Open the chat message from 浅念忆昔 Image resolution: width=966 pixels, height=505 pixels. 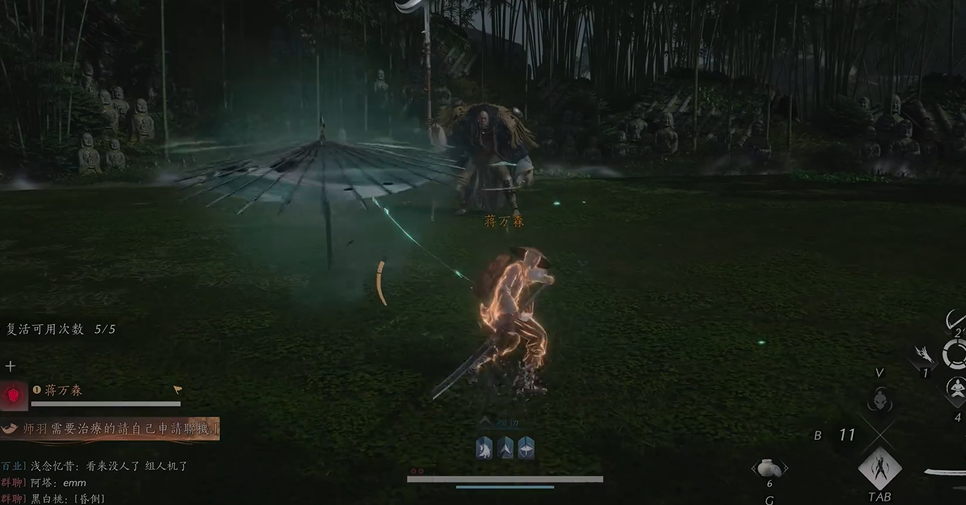point(95,466)
